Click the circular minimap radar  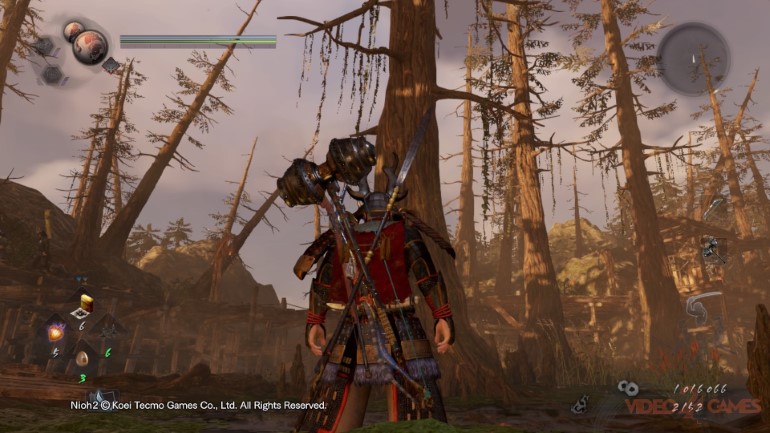[693, 59]
